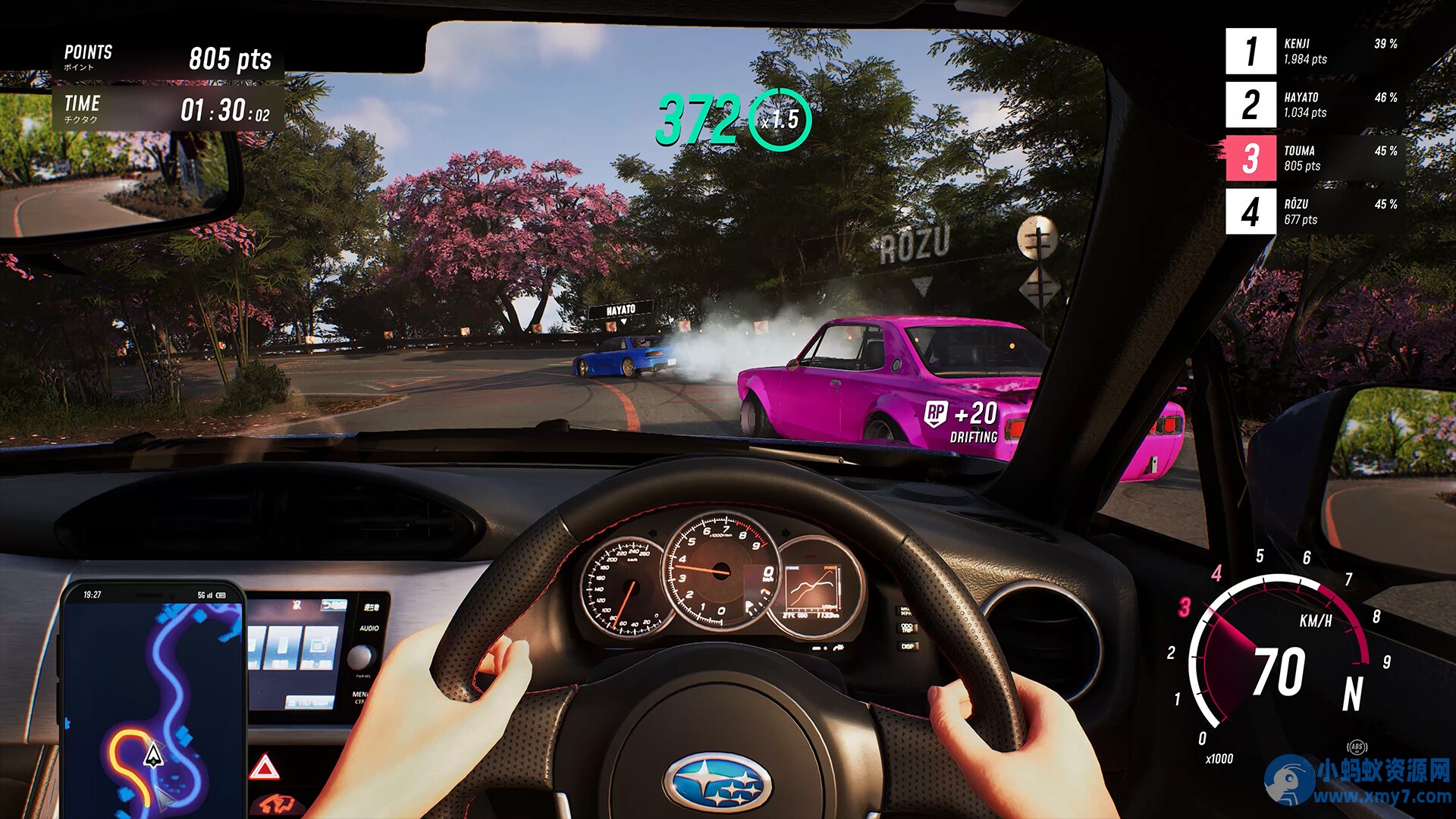Turn the PWR-VOL volume knob

[362, 657]
